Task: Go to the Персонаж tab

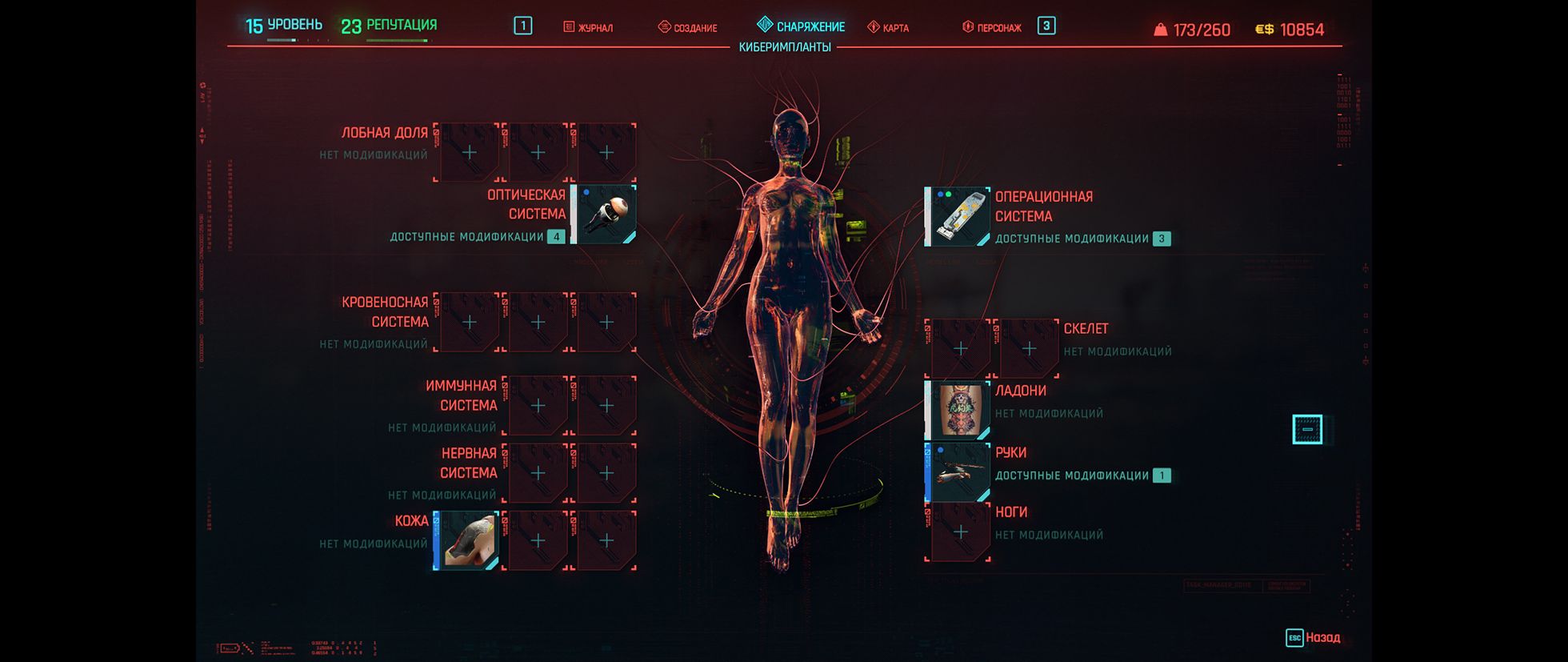Action: (x=992, y=28)
